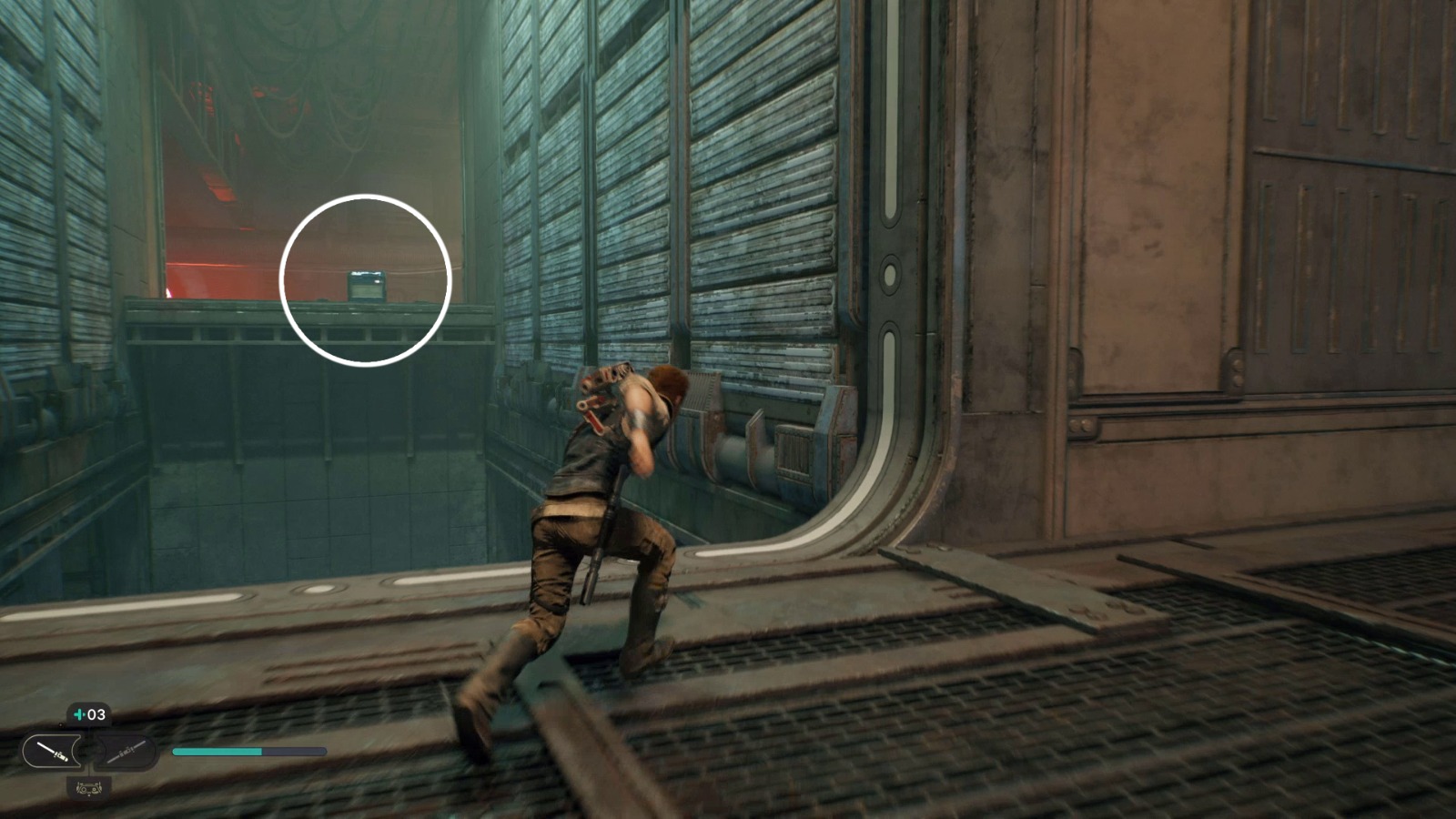Viewport: 1456px width, 819px height.
Task: Select the highlighted datapad inside the circle
Action: [366, 284]
